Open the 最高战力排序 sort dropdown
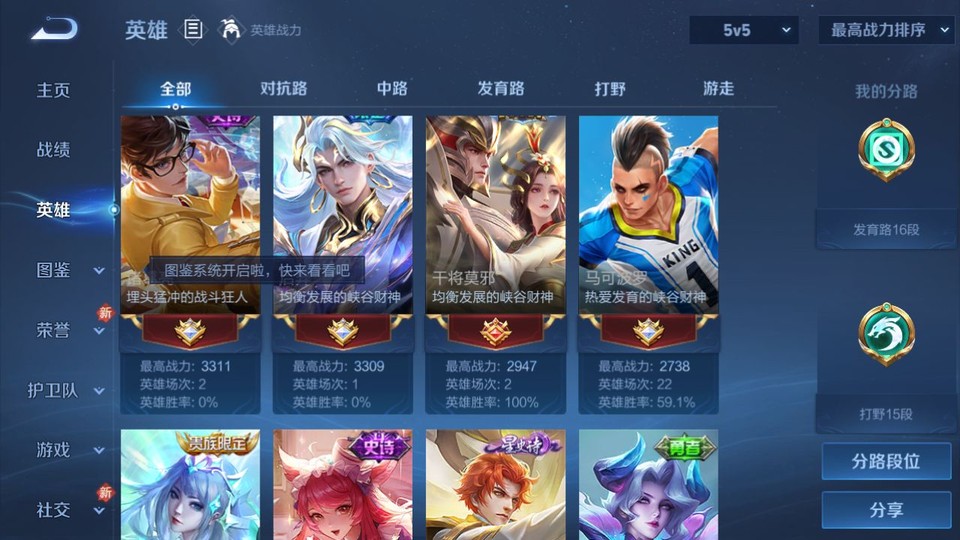The image size is (960, 540). click(886, 30)
